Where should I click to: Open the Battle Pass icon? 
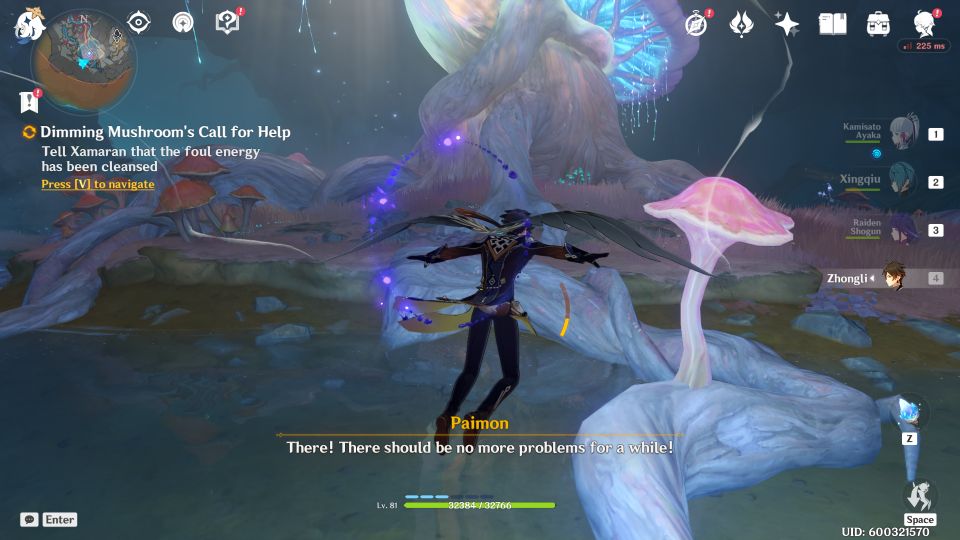[741, 24]
